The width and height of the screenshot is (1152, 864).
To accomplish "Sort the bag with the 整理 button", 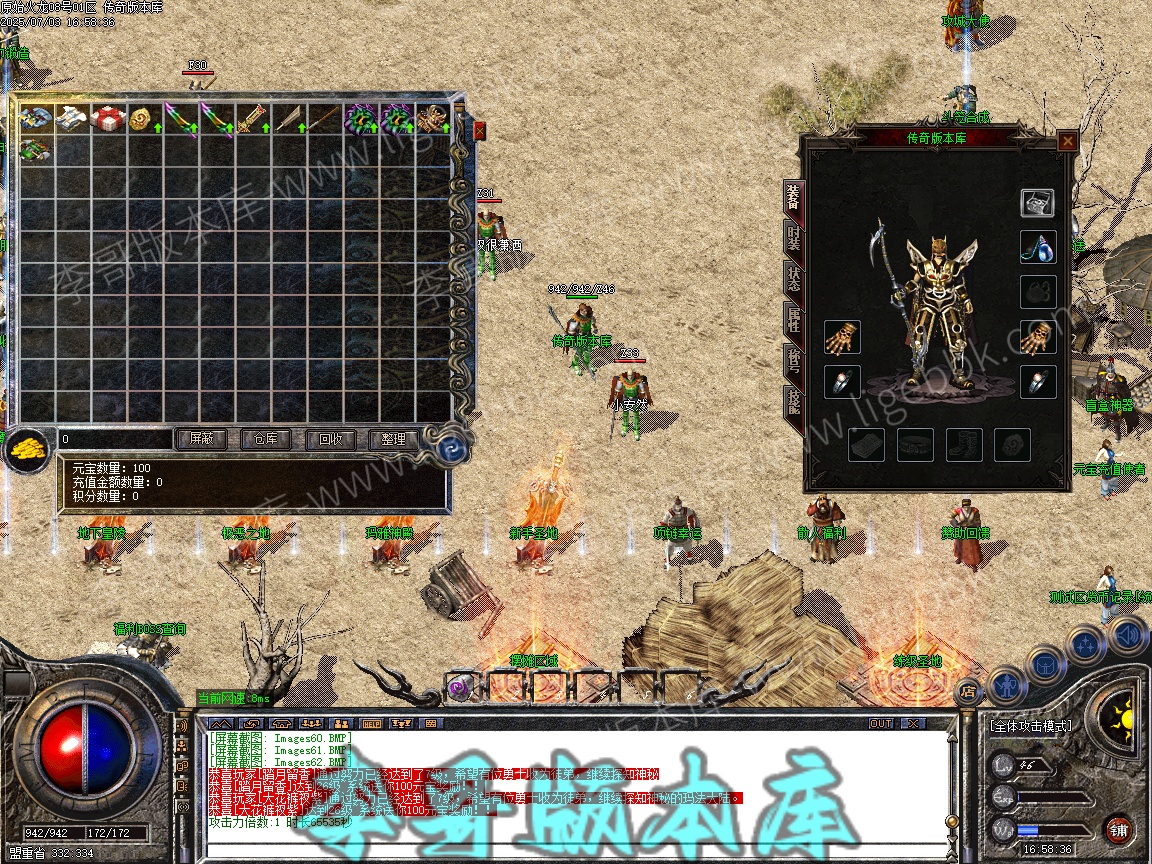I will point(393,439).
